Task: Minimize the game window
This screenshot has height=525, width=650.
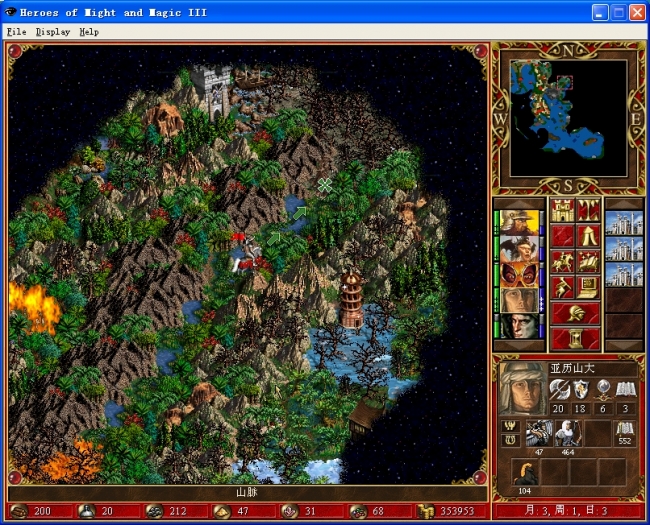Action: [x=599, y=12]
